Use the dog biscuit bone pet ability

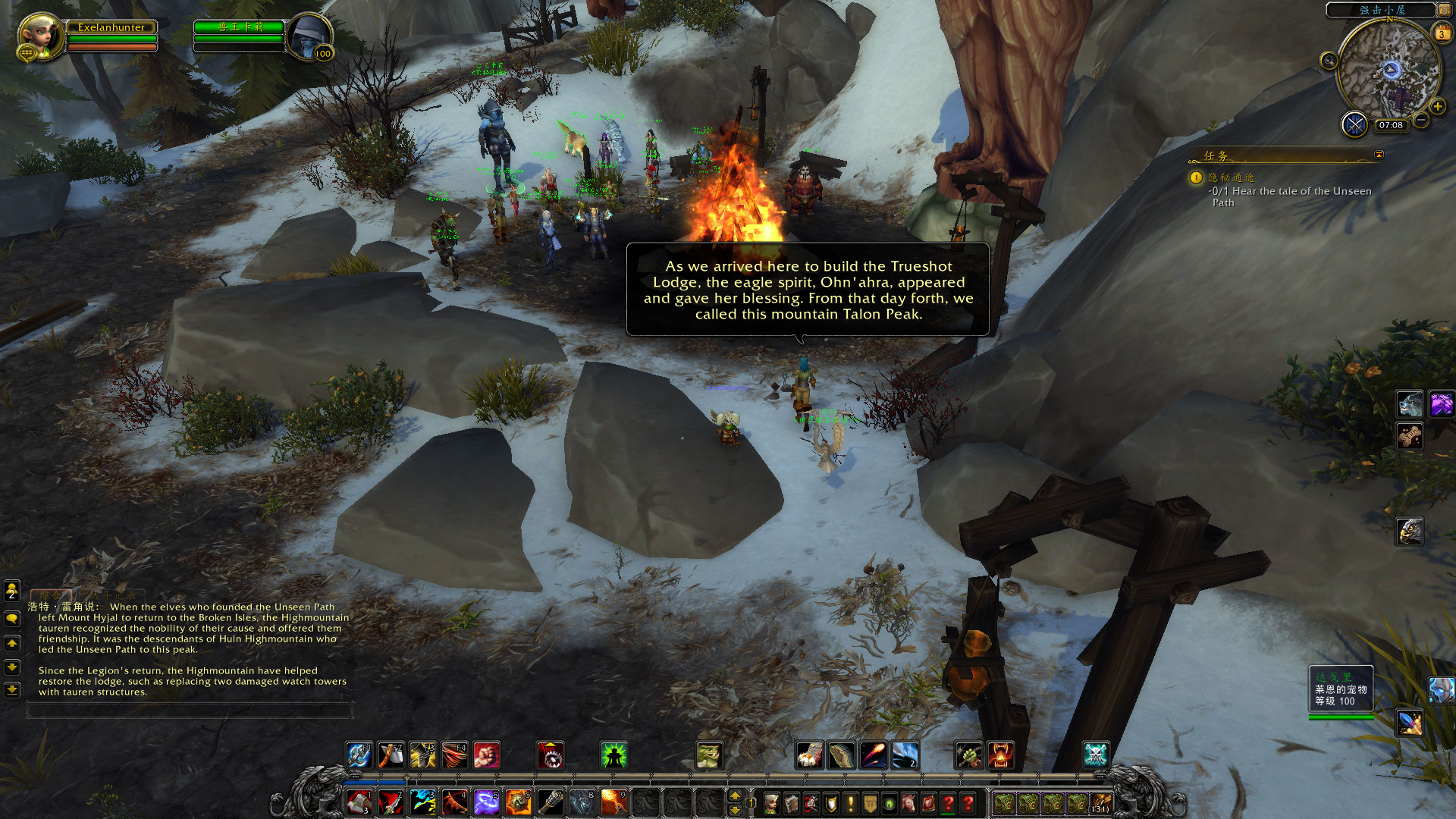click(1409, 436)
